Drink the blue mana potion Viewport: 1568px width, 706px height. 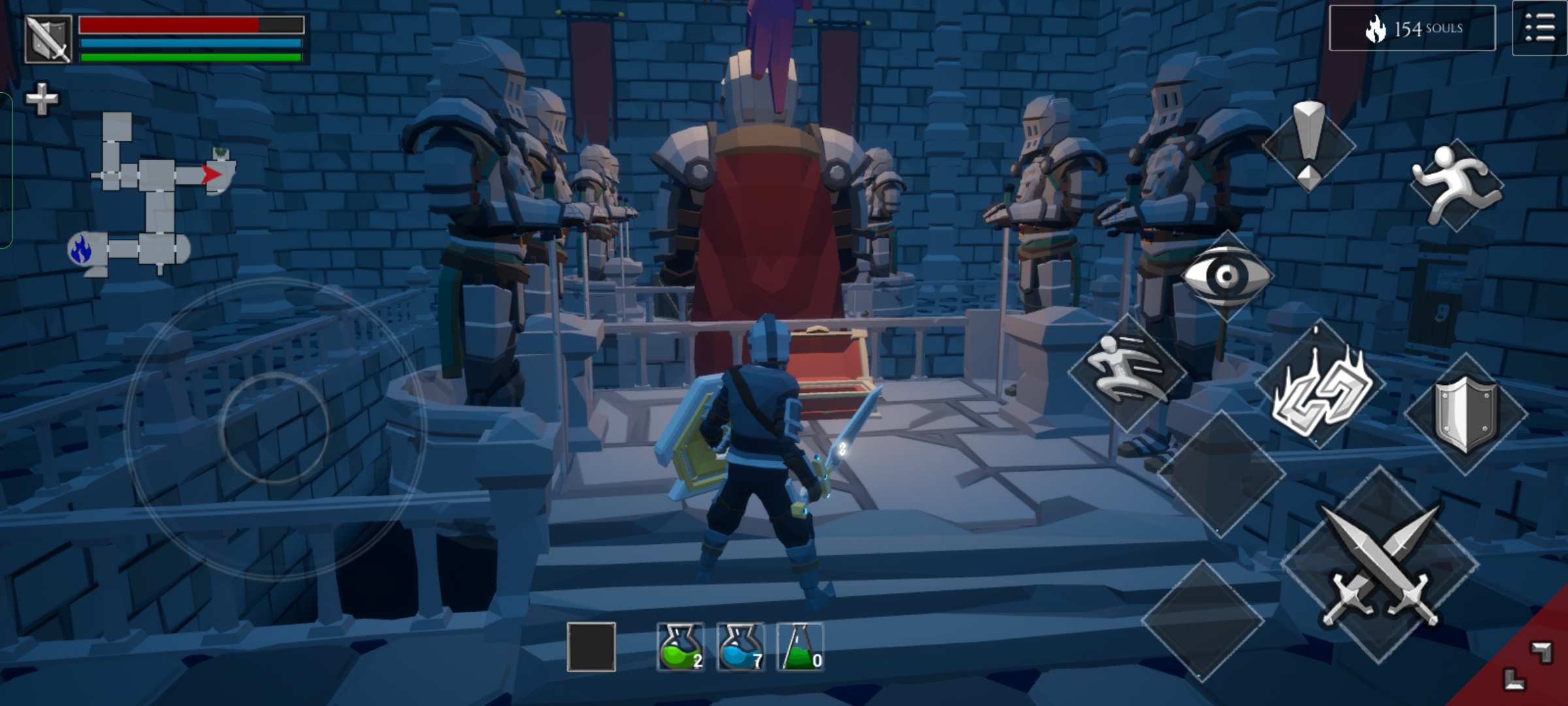pyautogui.click(x=740, y=647)
